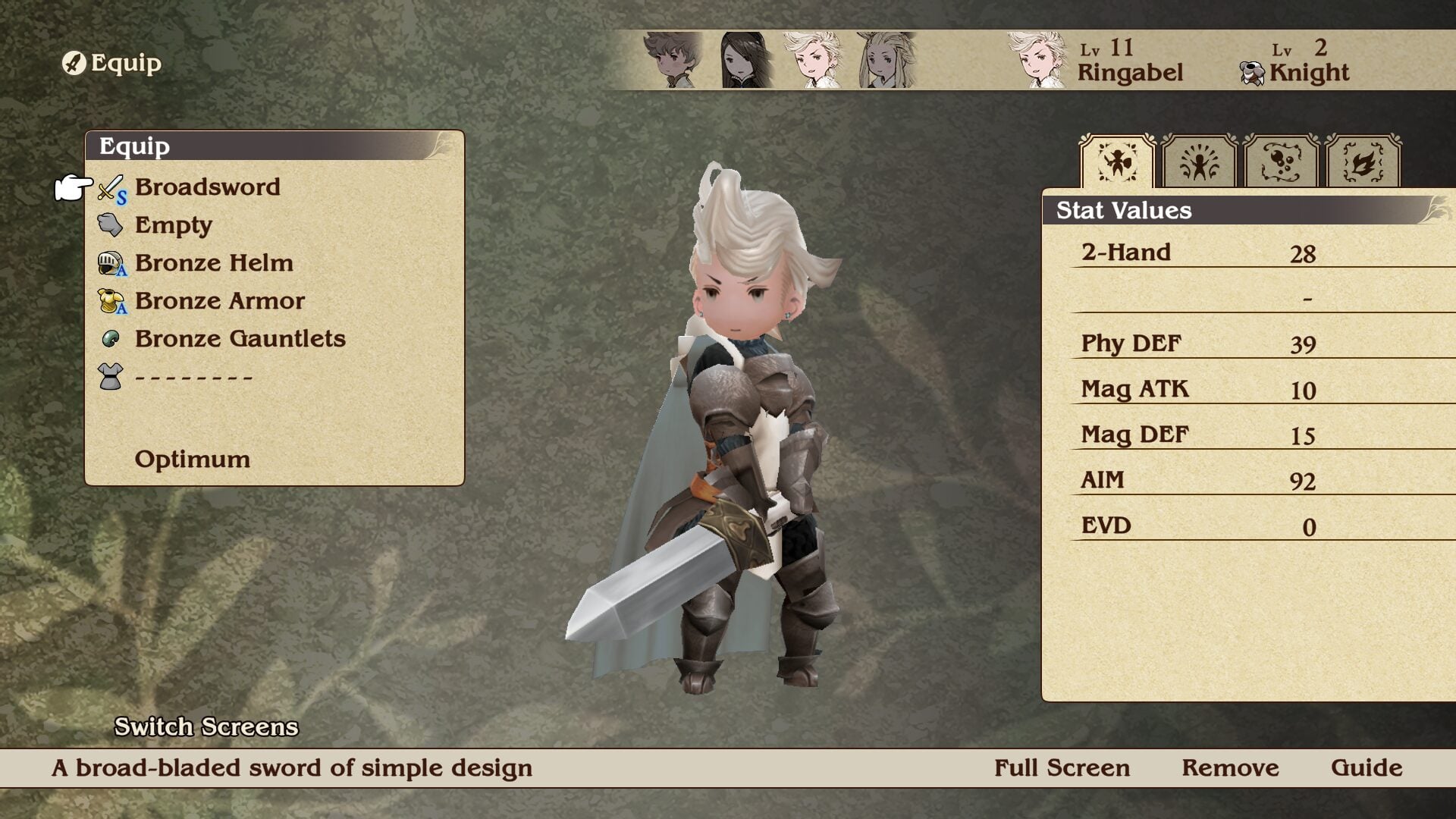Switch to the radiant figure tab

[1199, 162]
